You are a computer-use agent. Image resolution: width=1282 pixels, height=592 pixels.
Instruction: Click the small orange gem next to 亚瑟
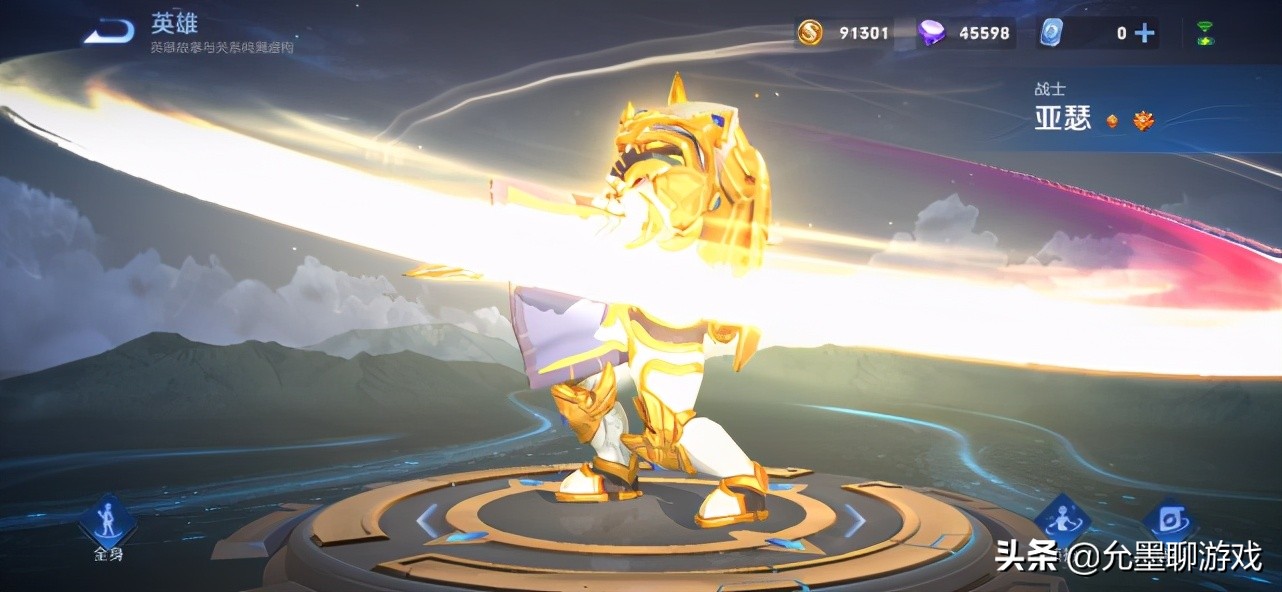click(x=1112, y=121)
